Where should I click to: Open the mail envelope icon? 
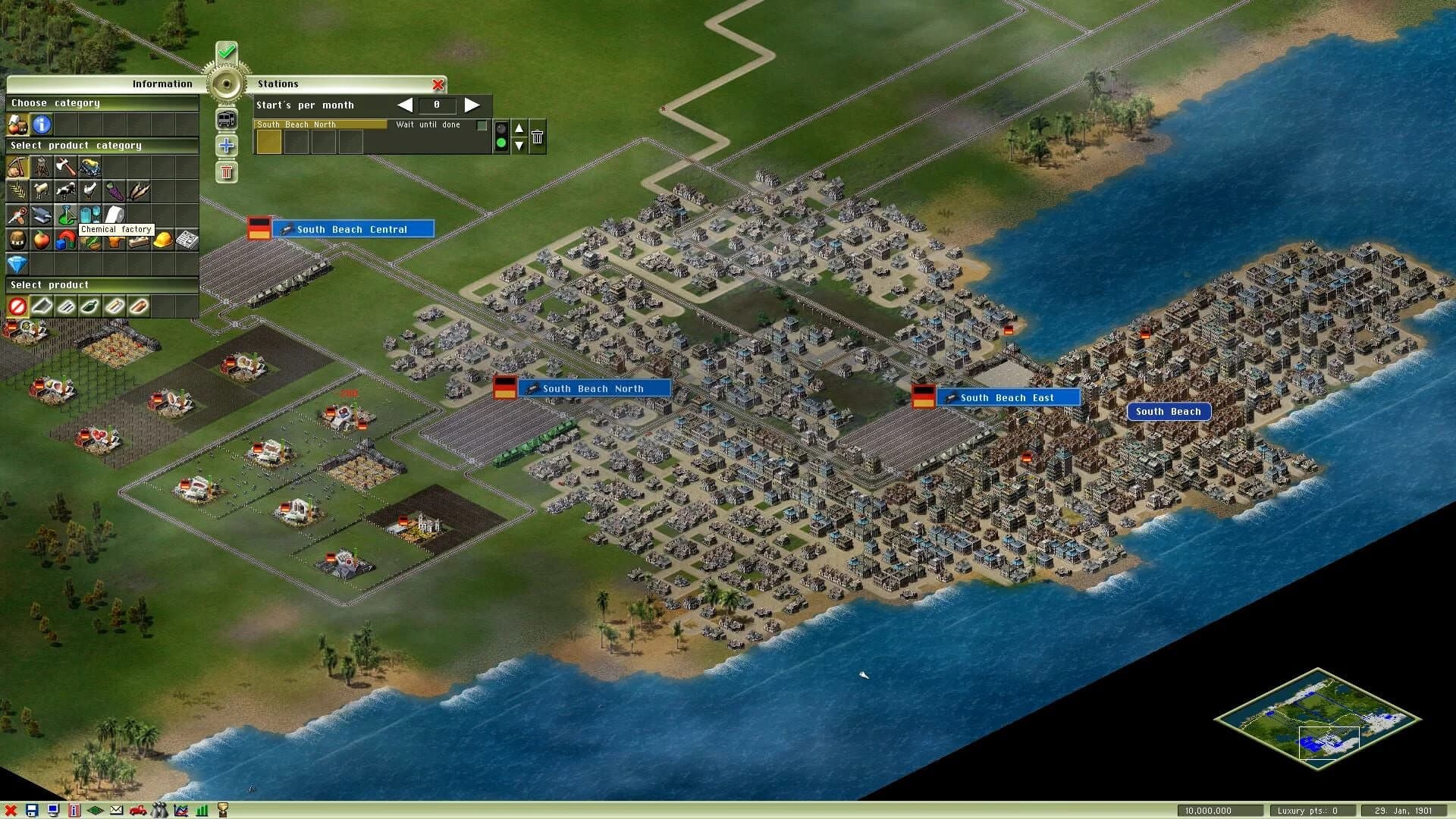[116, 810]
